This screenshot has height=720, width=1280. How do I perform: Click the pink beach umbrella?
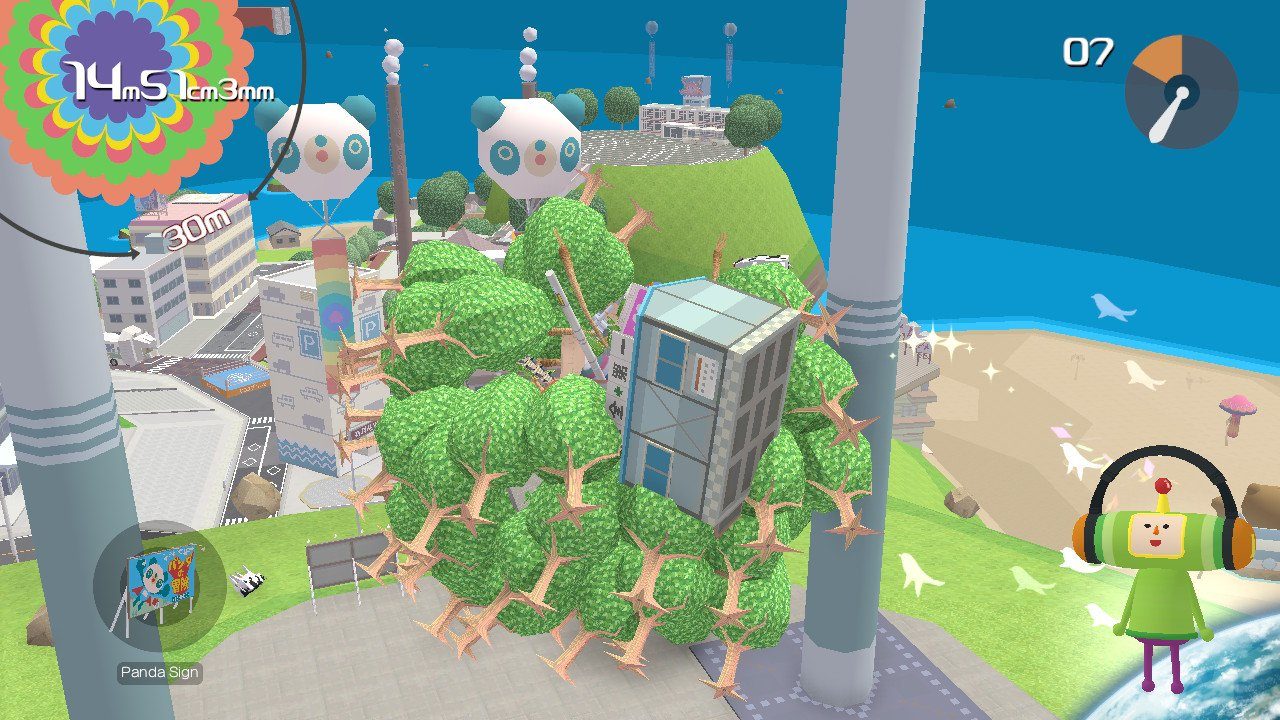point(1237,405)
